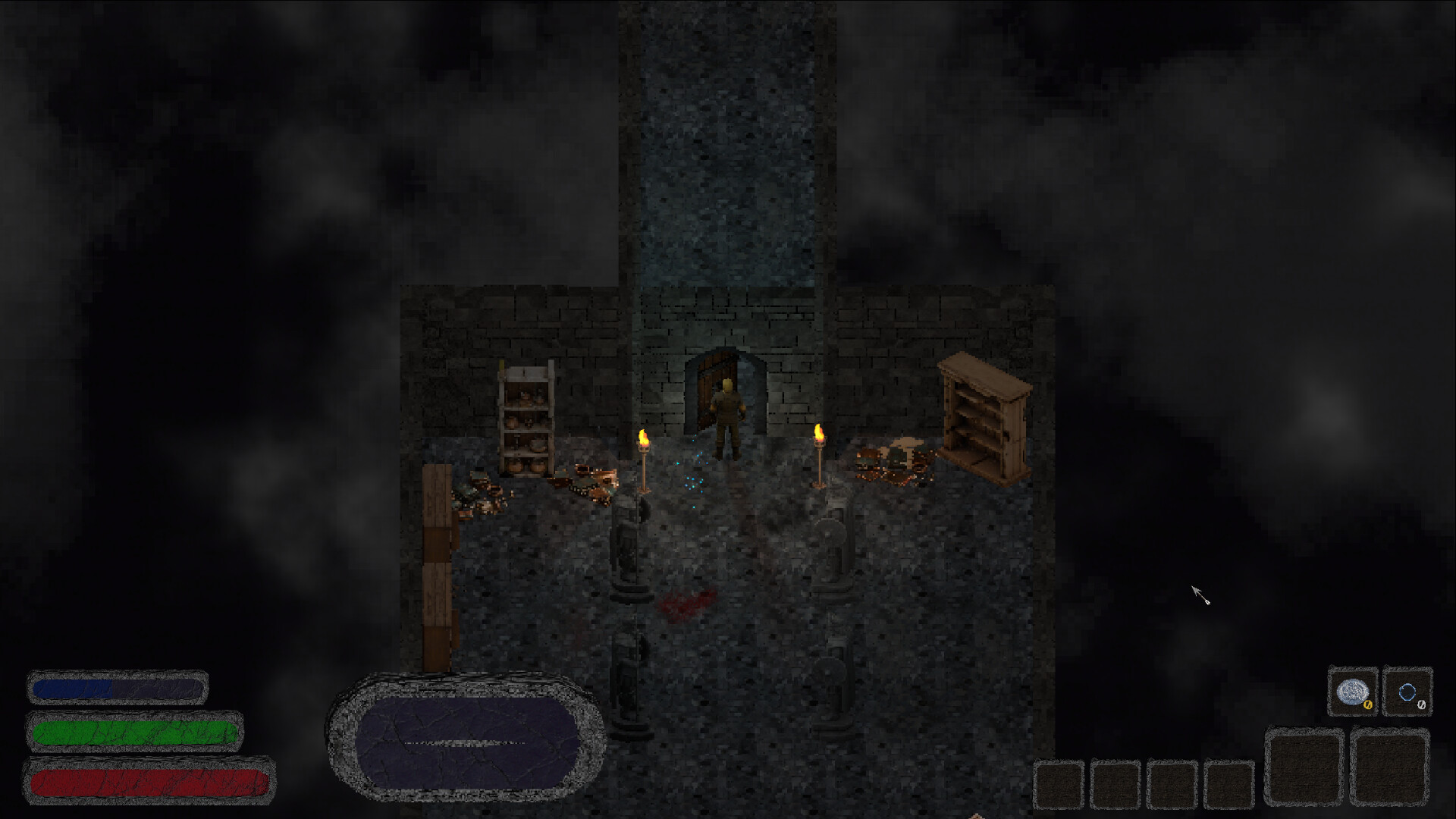This screenshot has width=1456, height=819.
Task: Click the zero counter on the orb slot
Action: (x=1422, y=704)
